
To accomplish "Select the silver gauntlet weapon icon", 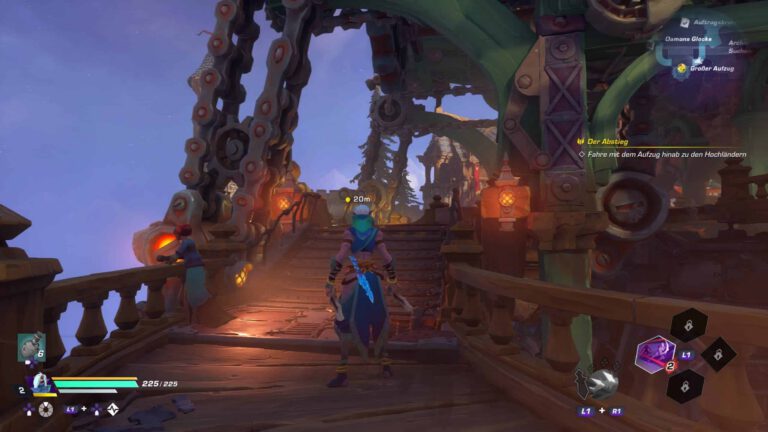I will [x=602, y=383].
